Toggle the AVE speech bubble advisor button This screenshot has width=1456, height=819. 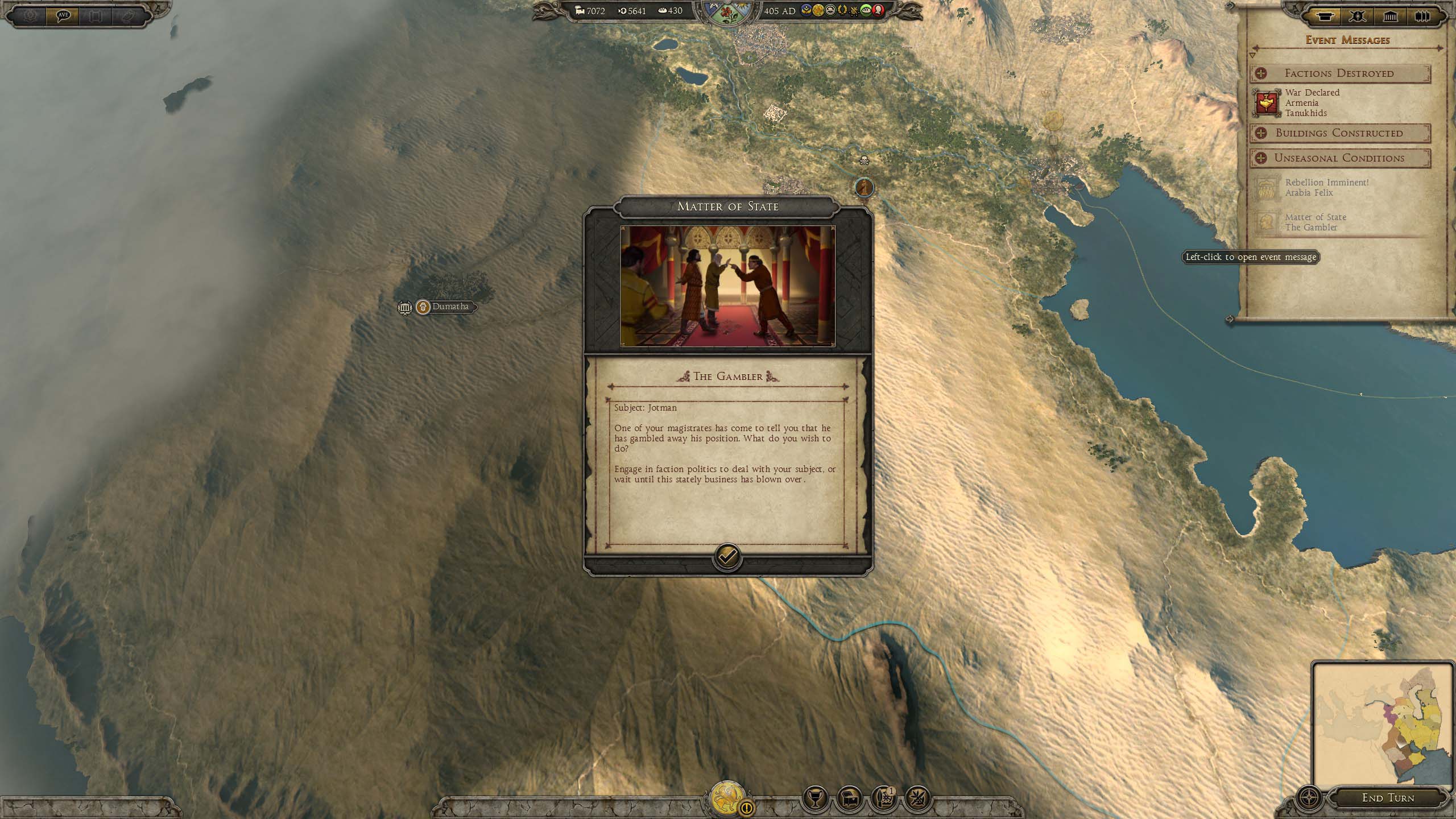coord(63,16)
